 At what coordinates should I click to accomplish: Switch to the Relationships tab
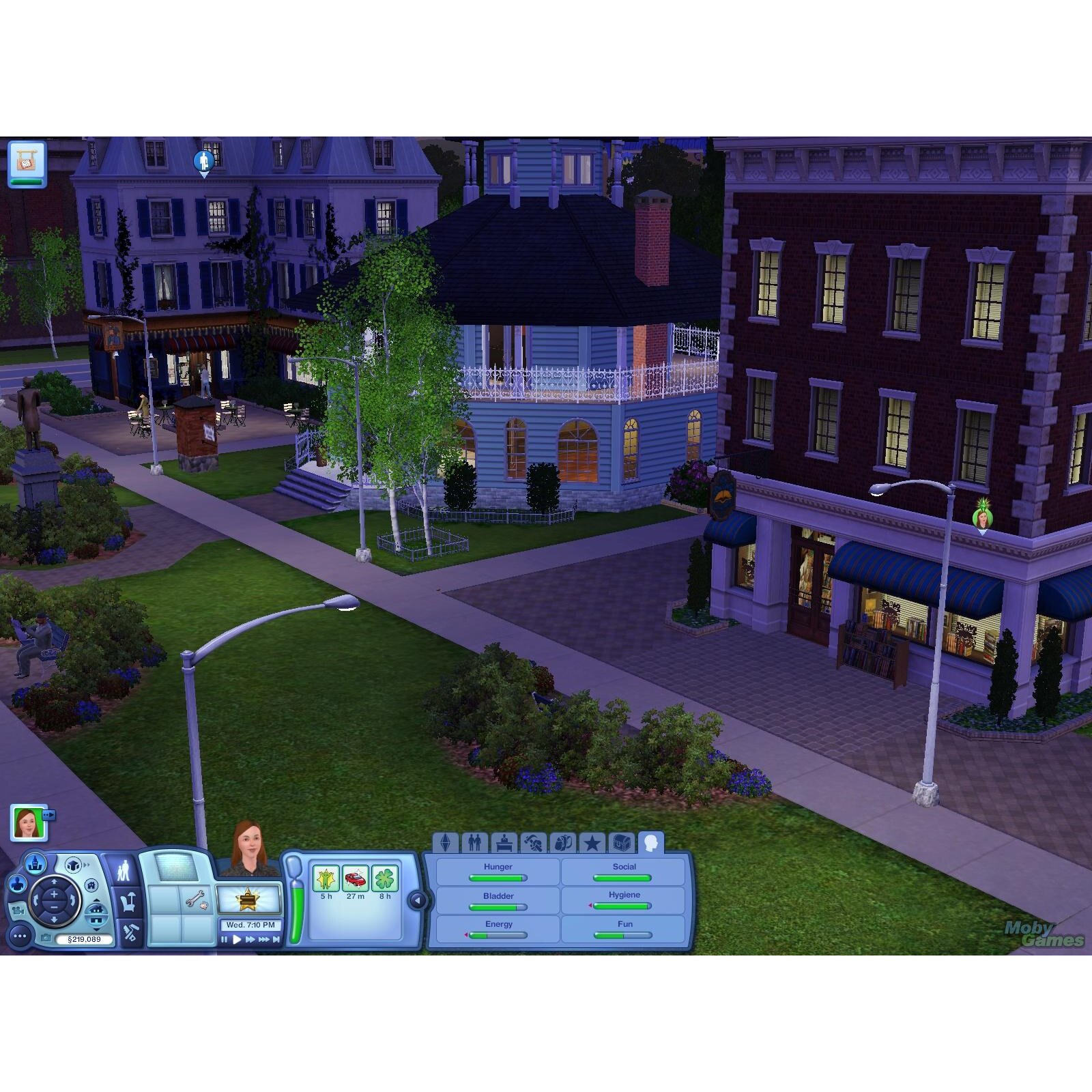click(x=474, y=842)
